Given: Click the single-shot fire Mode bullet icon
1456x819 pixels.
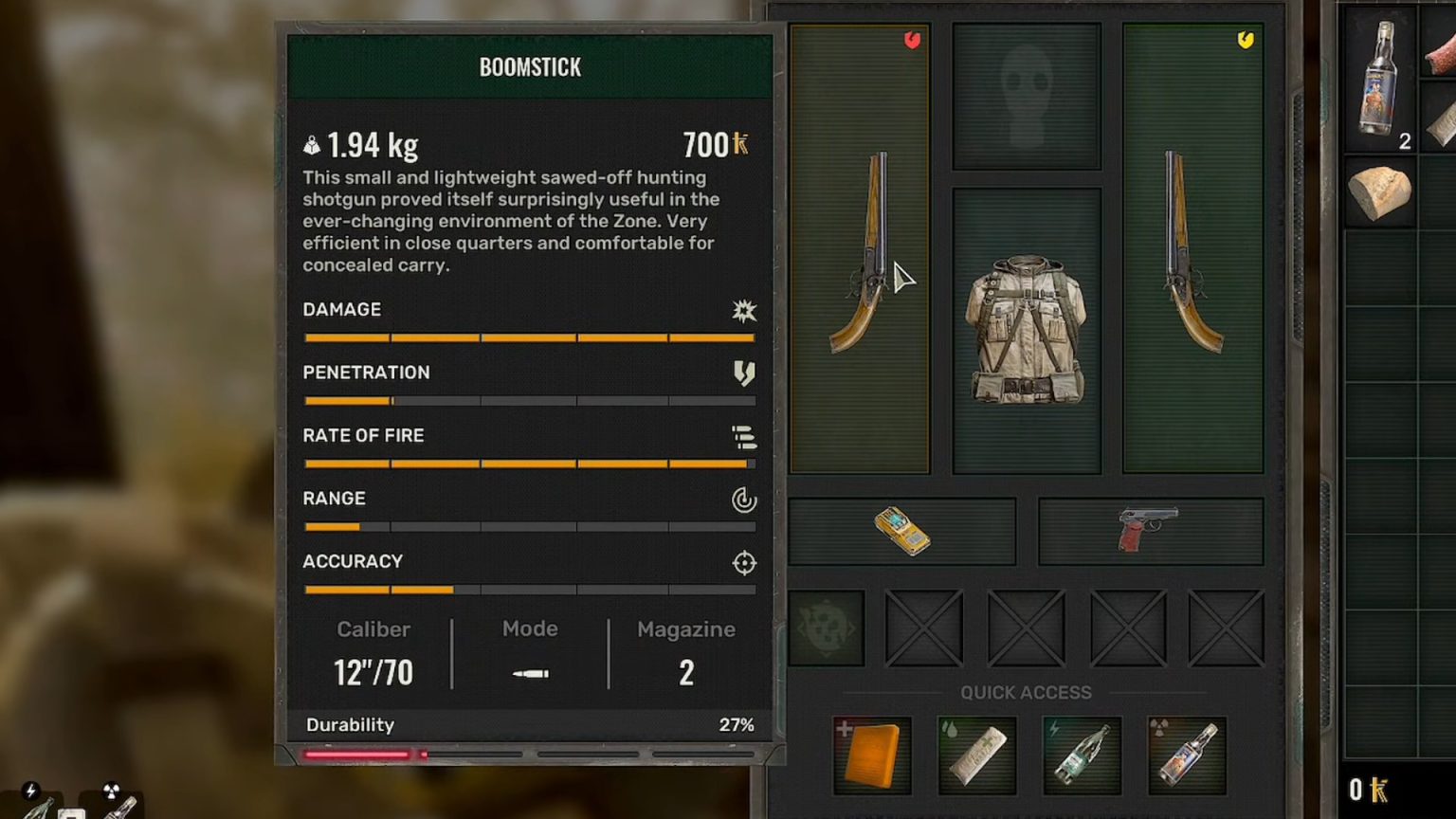Looking at the screenshot, I should [x=530, y=673].
